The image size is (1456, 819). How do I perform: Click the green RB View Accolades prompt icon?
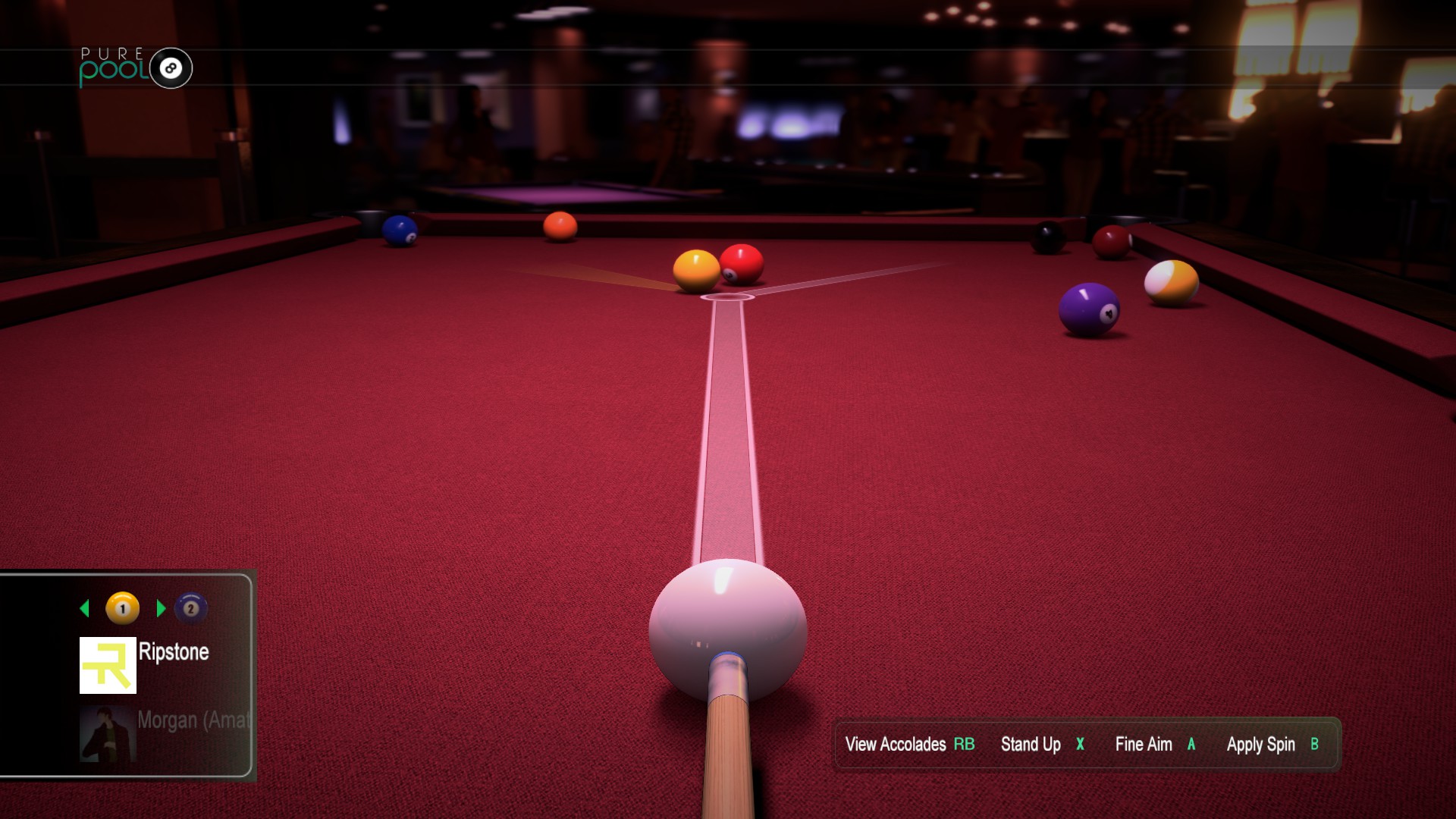pos(963,745)
